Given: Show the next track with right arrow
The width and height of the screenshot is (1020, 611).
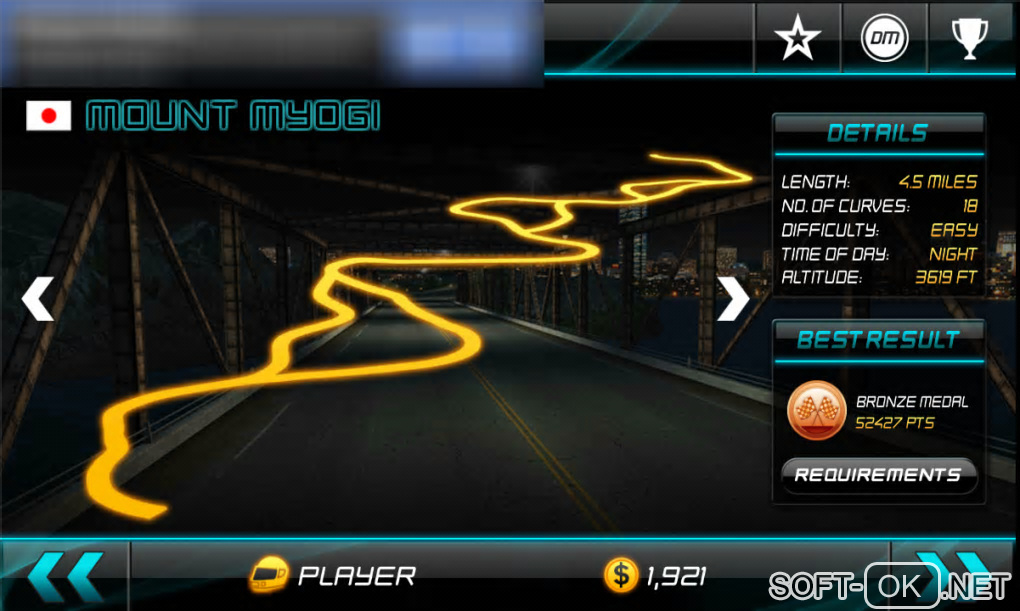Looking at the screenshot, I should point(732,299).
